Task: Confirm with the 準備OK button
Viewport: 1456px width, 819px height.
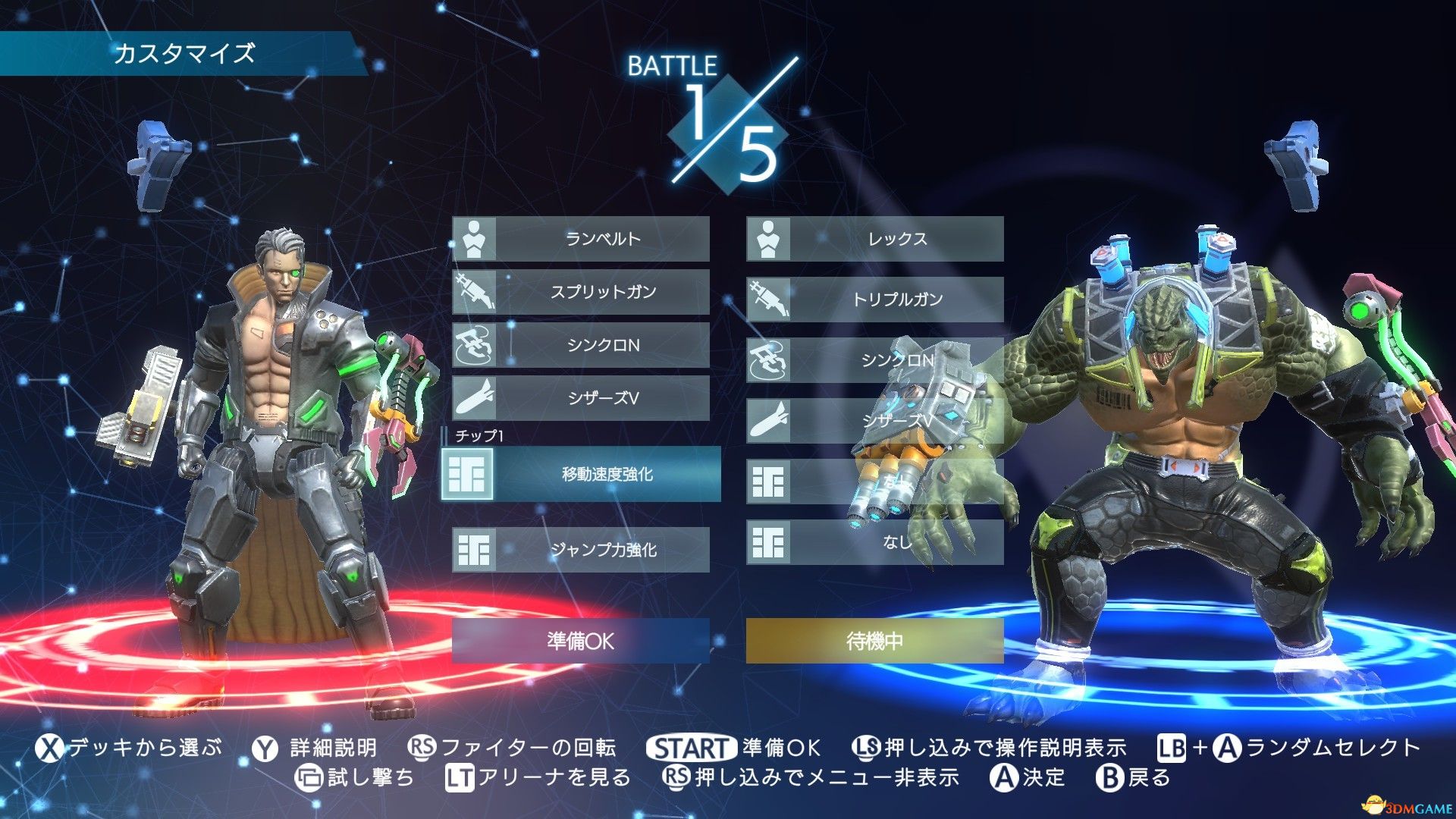Action: click(581, 641)
